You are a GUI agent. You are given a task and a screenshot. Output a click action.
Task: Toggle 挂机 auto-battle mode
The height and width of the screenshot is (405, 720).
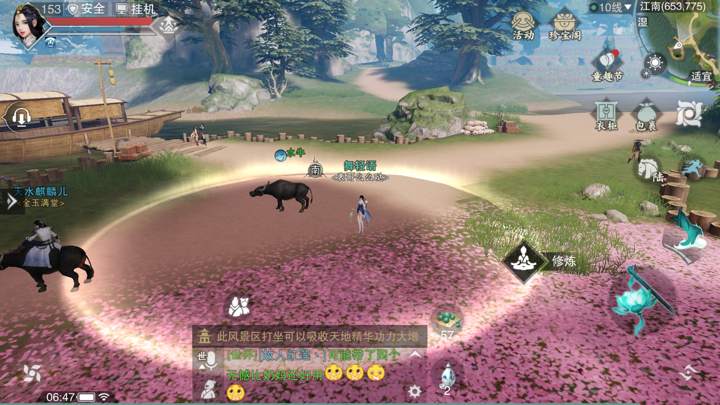(x=136, y=9)
